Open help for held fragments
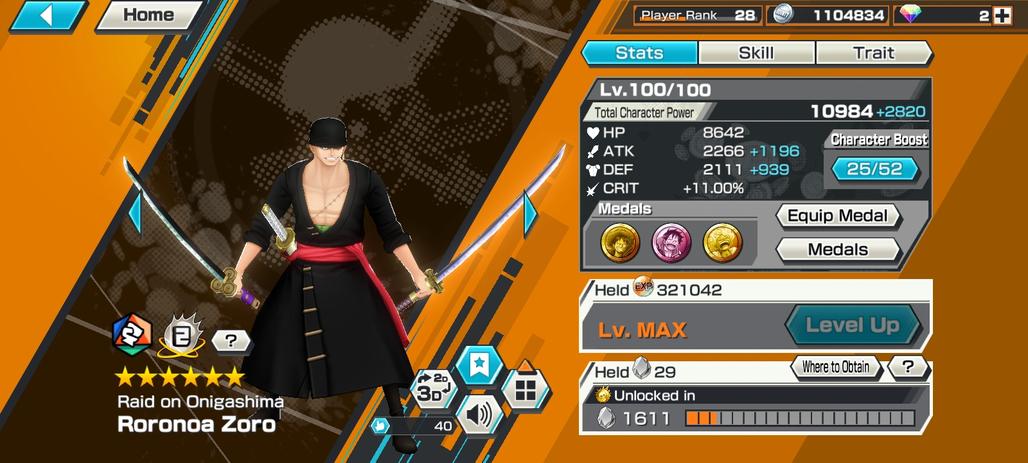Image resolution: width=1028 pixels, height=463 pixels. click(907, 367)
